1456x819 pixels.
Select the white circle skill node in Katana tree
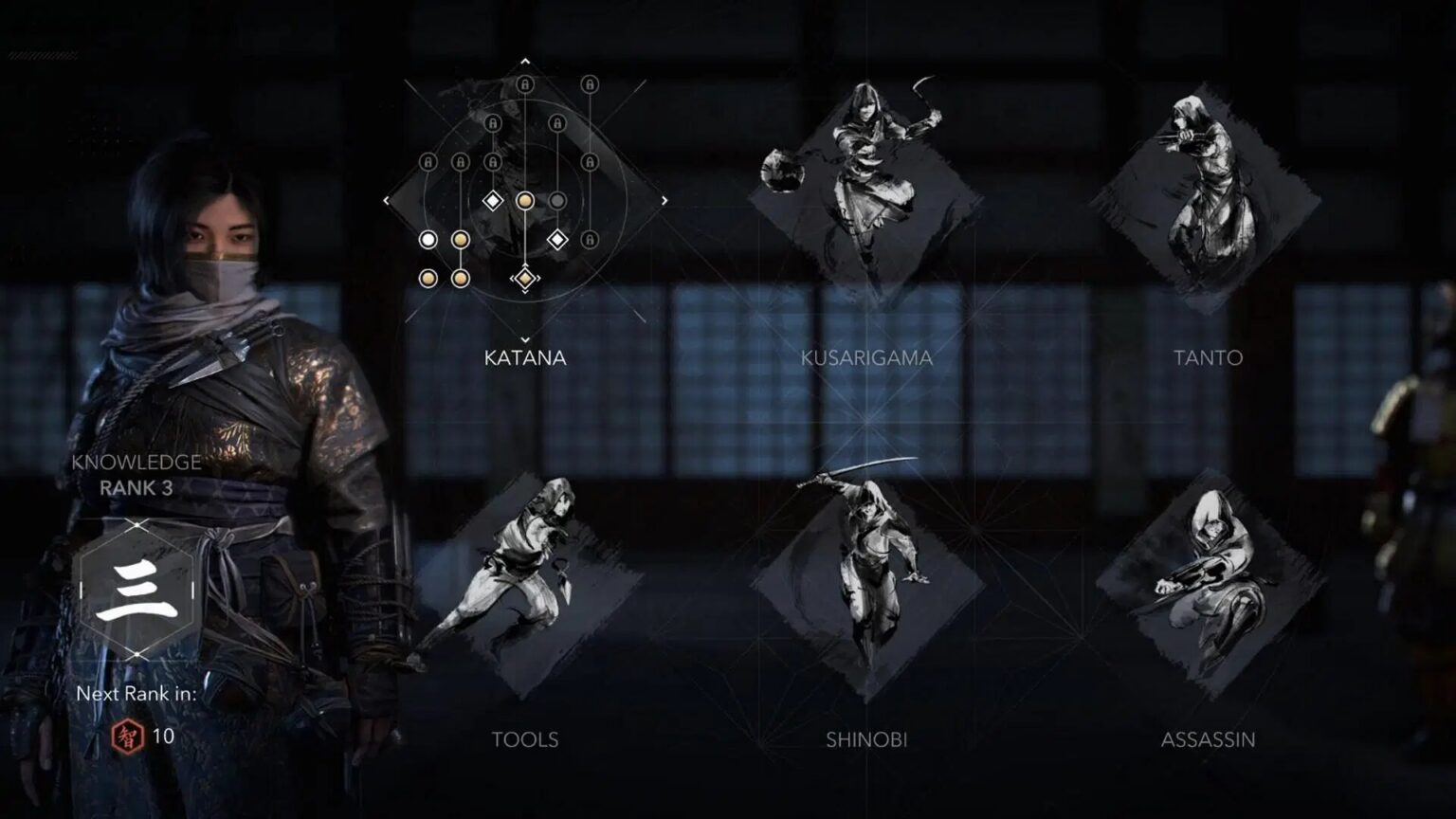coord(428,238)
